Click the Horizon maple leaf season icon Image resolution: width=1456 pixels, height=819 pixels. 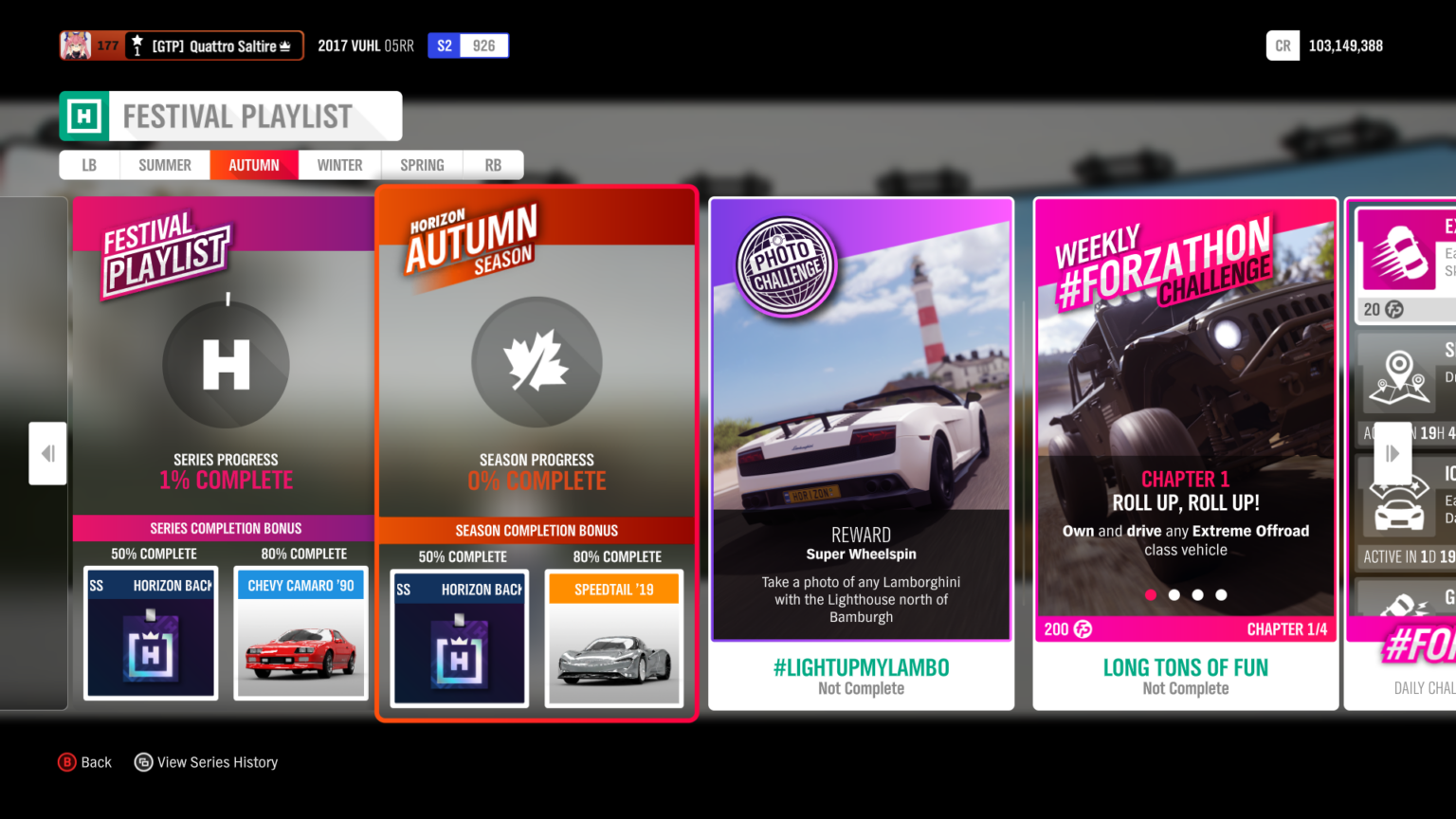pyautogui.click(x=537, y=361)
